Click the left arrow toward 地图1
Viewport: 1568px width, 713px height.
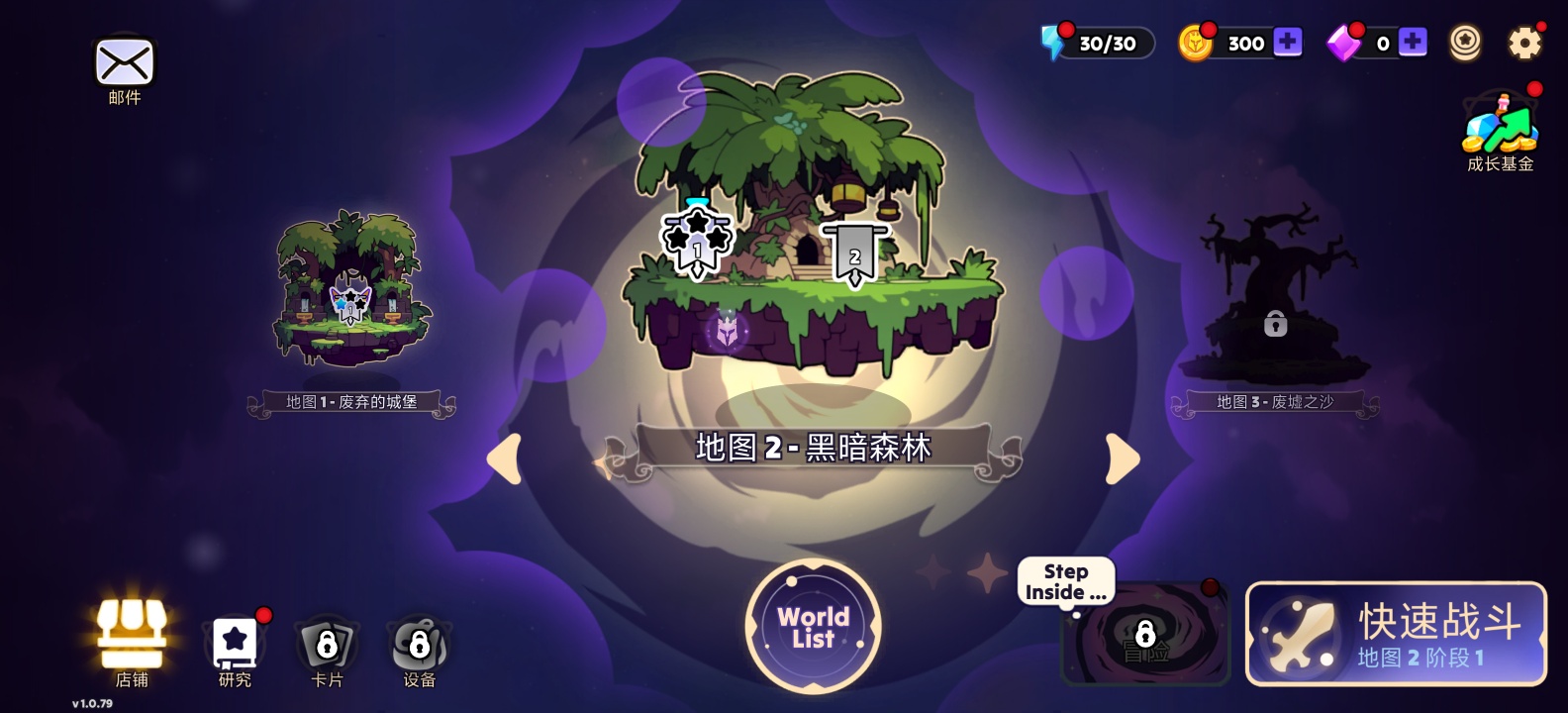pos(503,458)
